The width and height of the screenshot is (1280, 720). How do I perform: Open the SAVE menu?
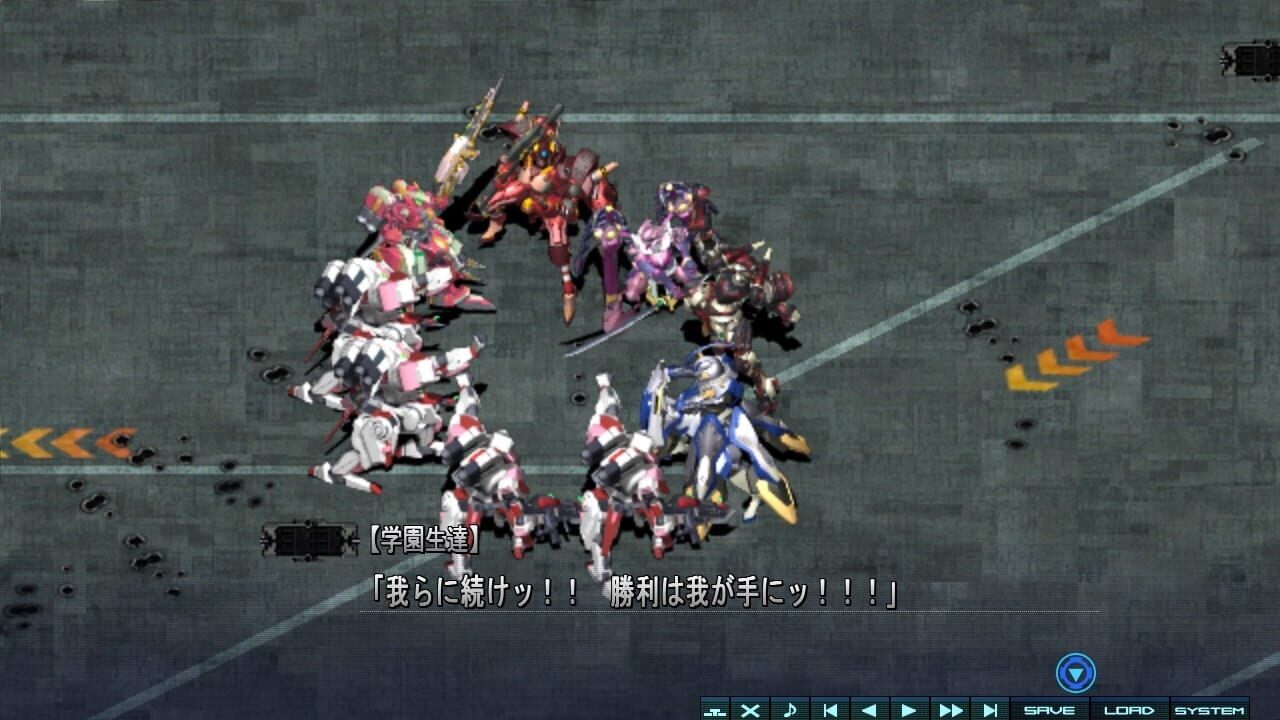(1049, 709)
